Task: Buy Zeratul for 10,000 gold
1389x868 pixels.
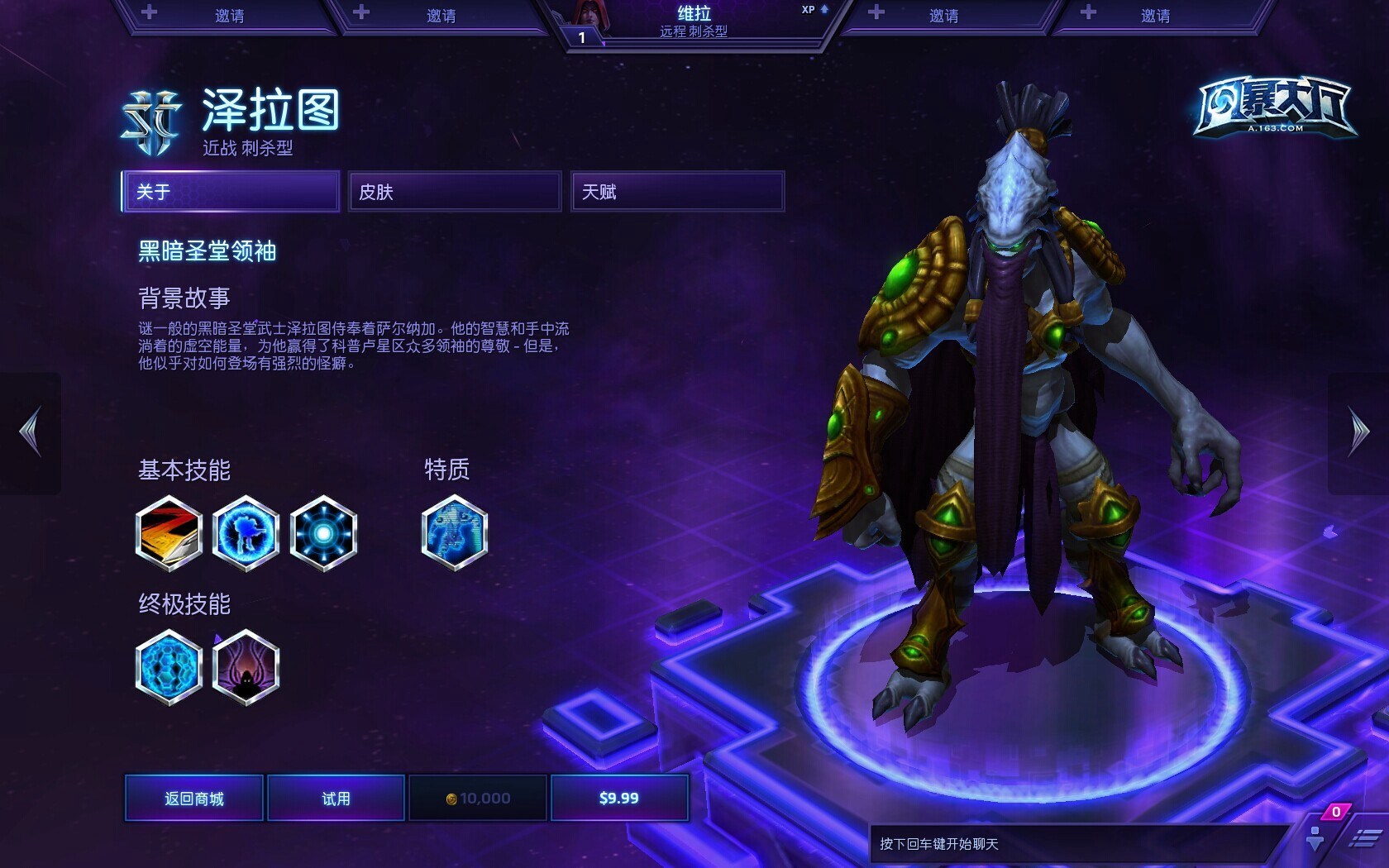Action: coord(478,798)
